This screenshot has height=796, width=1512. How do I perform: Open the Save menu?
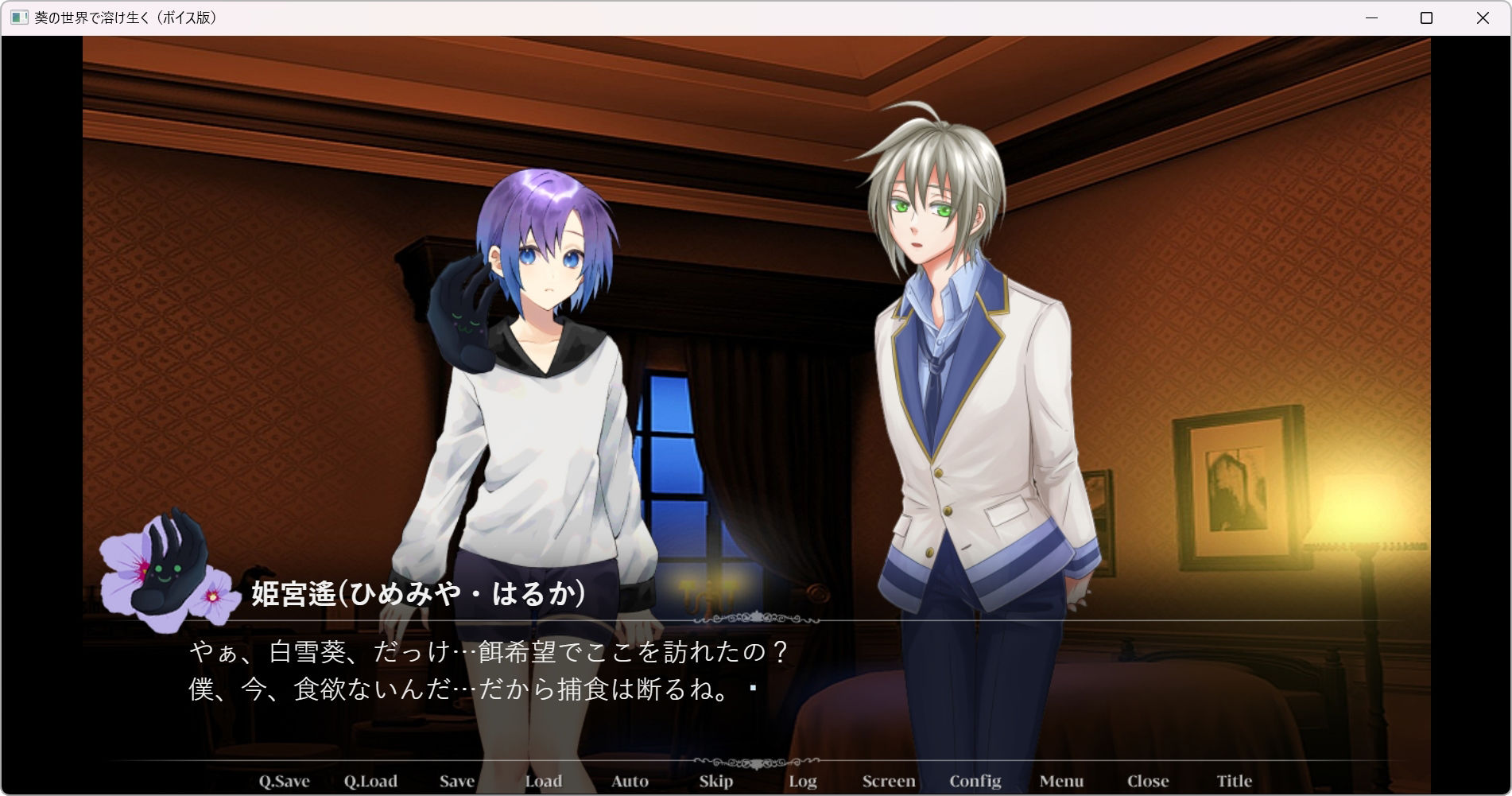click(x=457, y=781)
